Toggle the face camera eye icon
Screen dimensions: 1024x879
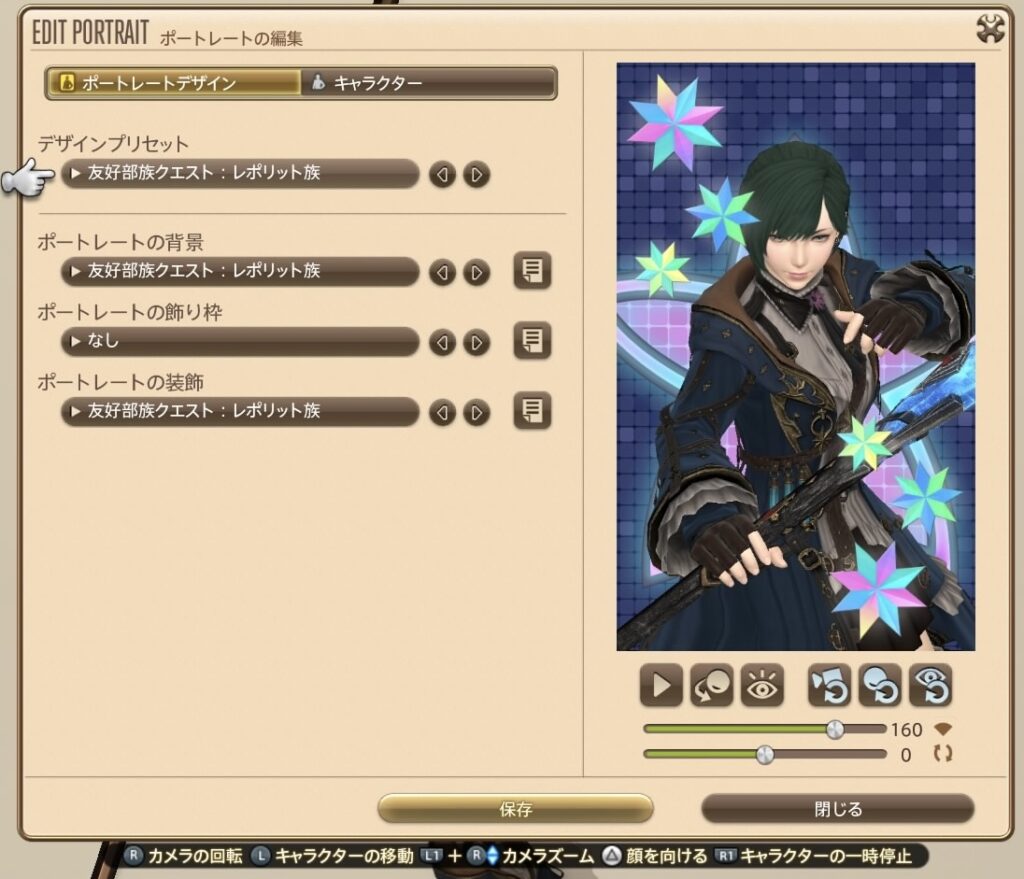[761, 686]
